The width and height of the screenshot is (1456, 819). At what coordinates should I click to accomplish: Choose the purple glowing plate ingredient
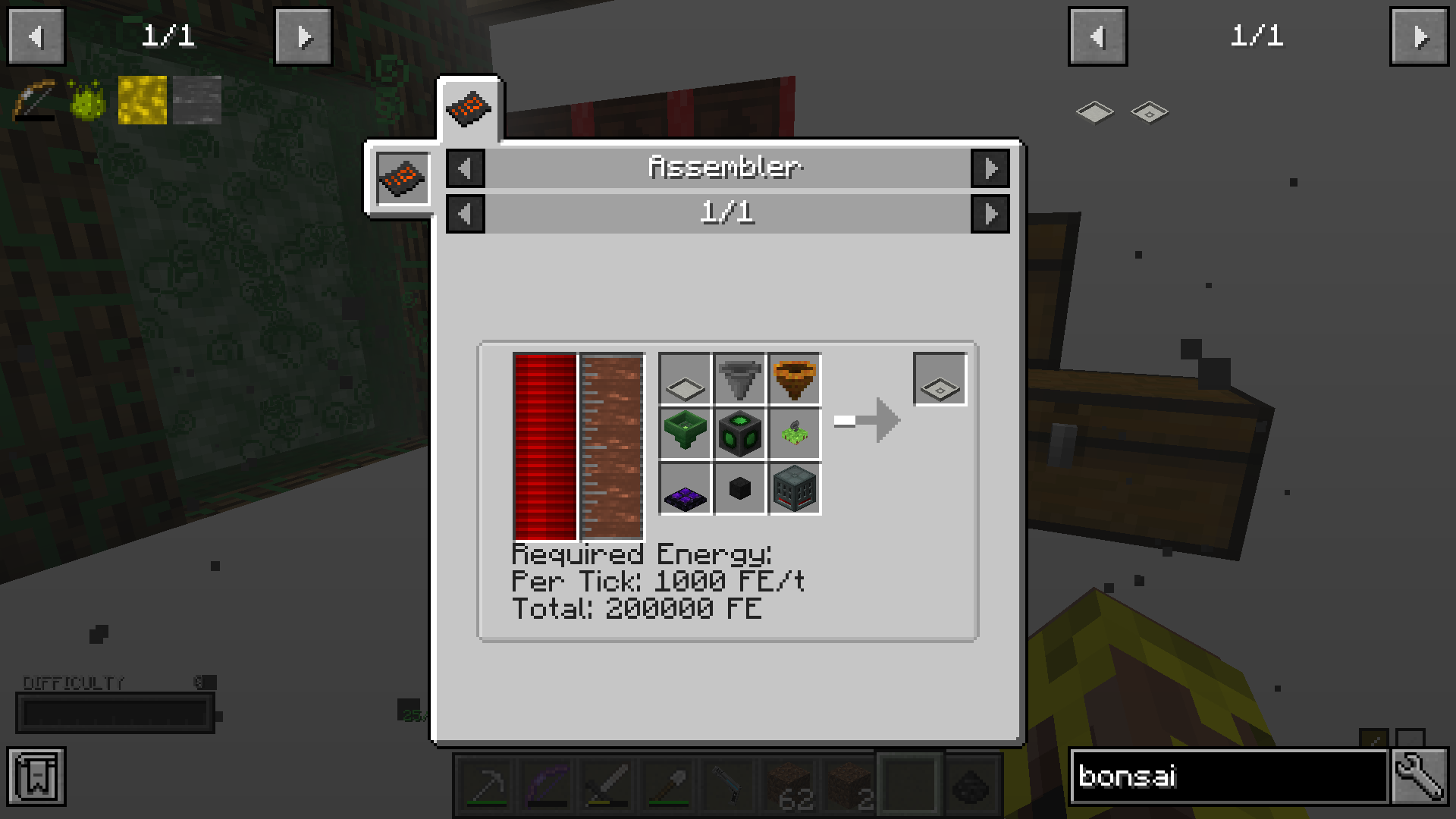[685, 489]
